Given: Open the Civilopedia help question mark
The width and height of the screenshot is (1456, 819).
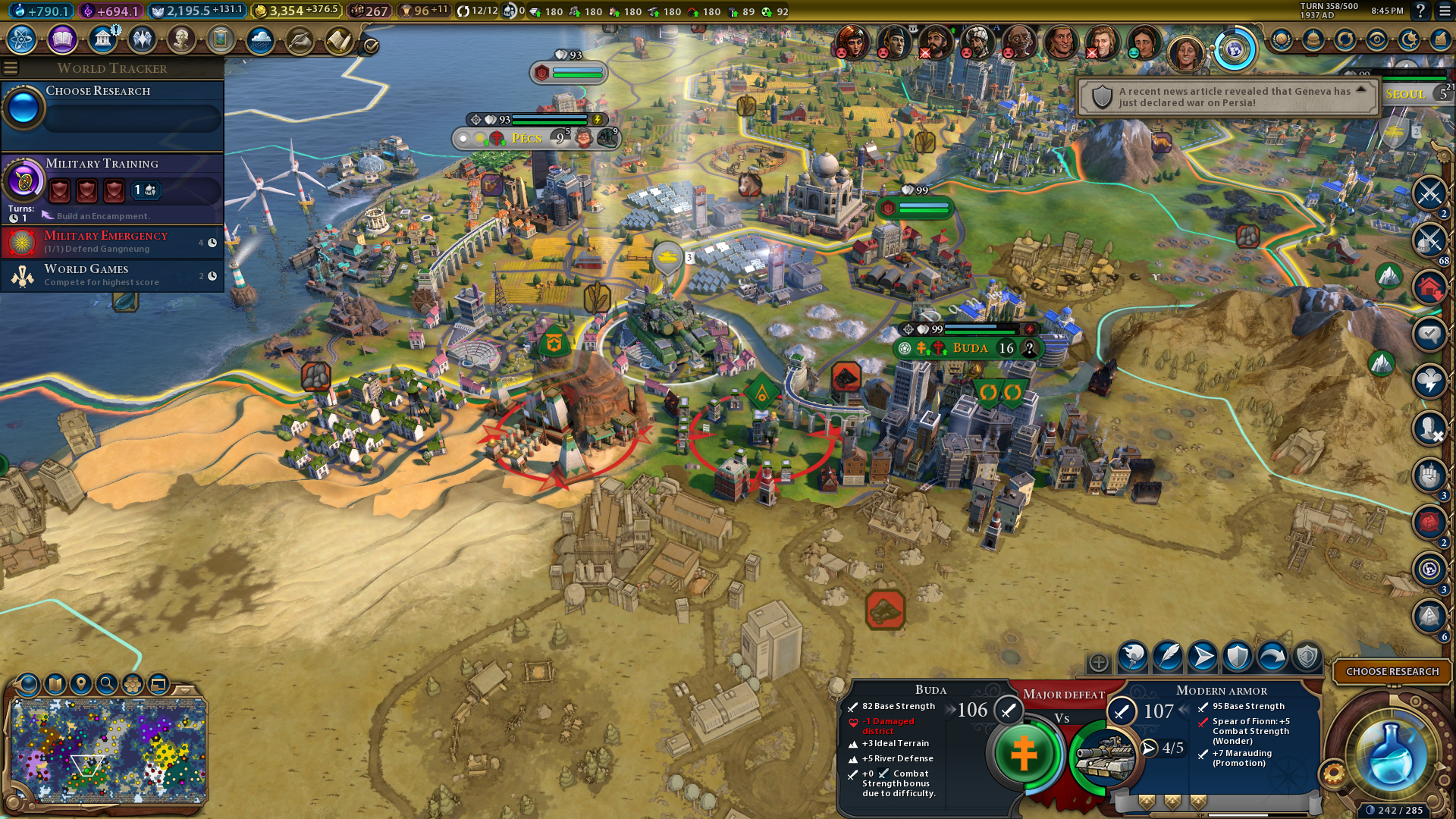Looking at the screenshot, I should pos(1420,11).
